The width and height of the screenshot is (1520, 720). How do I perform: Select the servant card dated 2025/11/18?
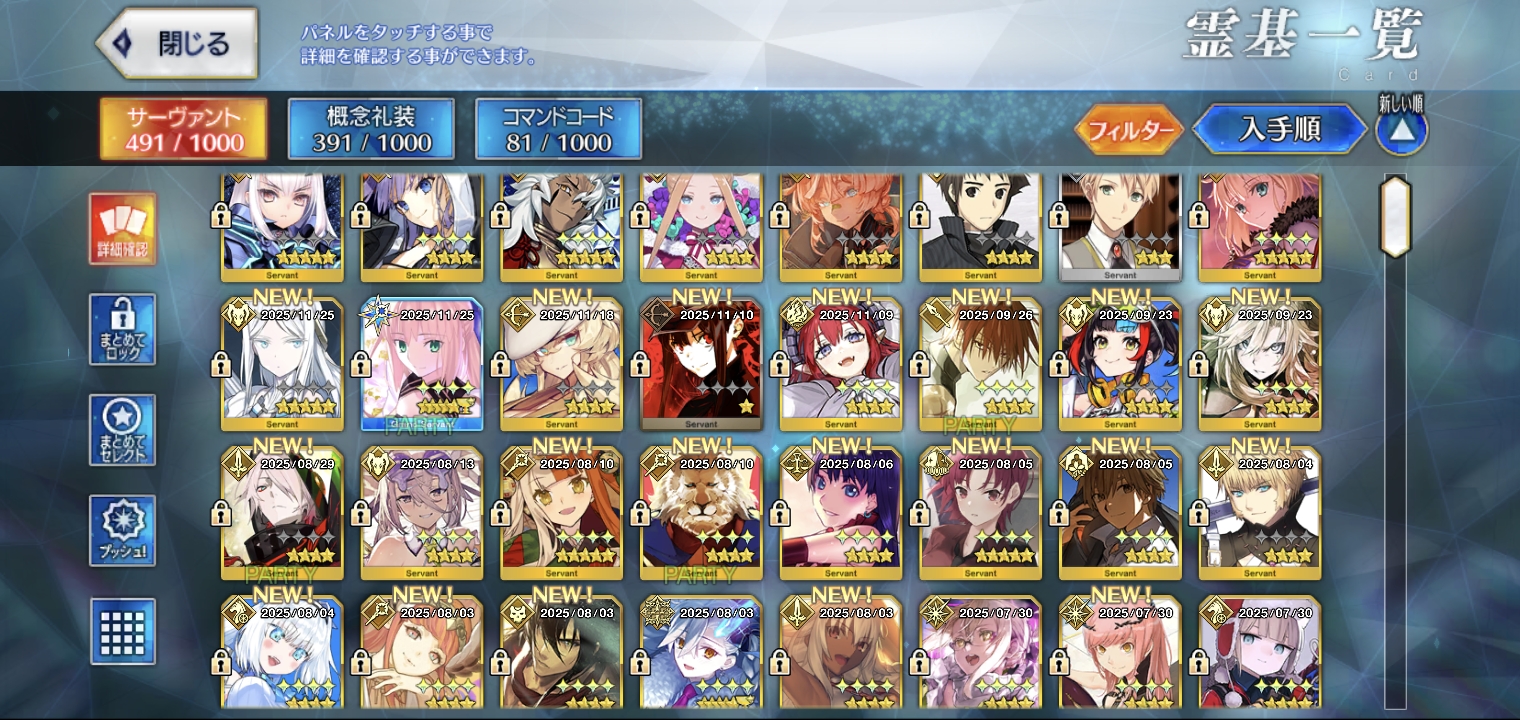pos(561,365)
